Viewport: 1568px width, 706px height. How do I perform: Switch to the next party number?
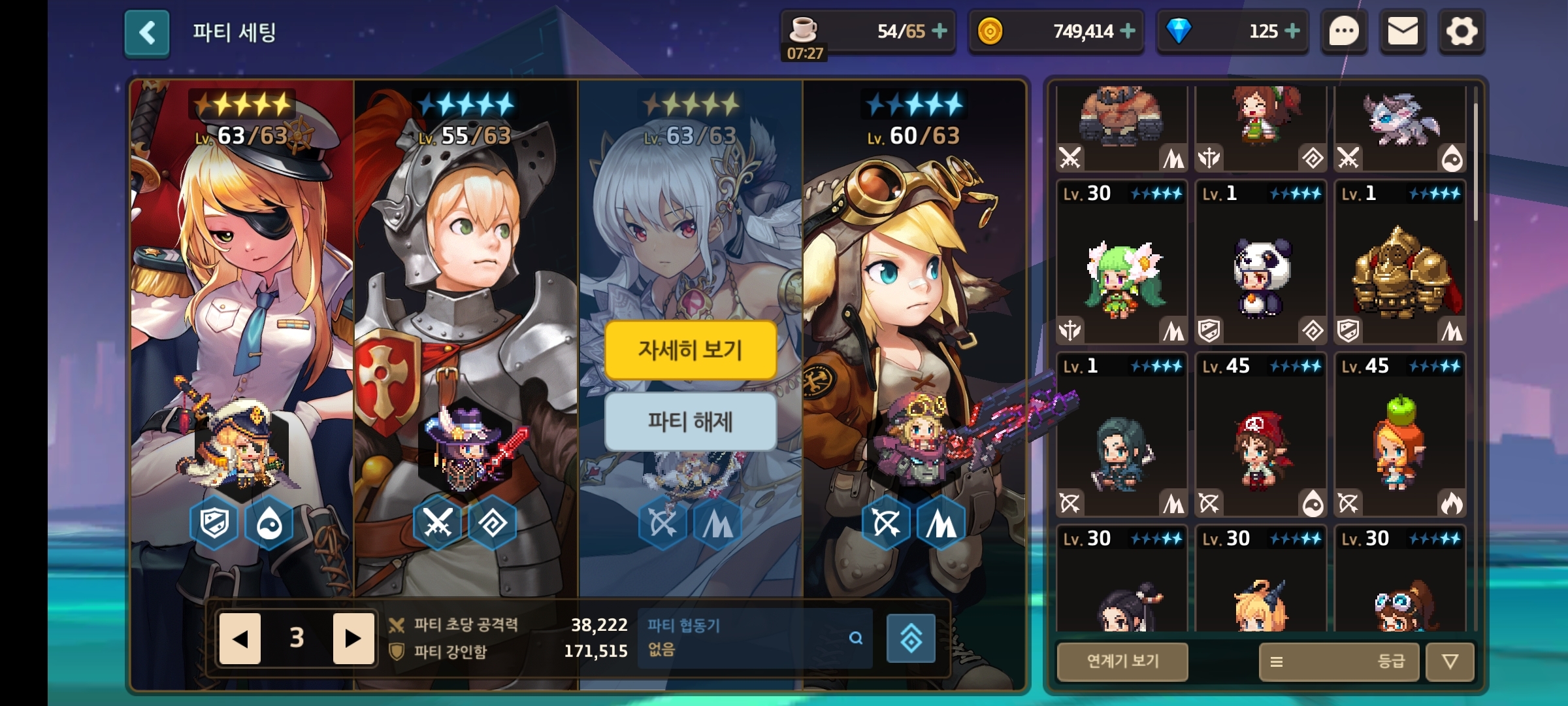click(x=353, y=638)
